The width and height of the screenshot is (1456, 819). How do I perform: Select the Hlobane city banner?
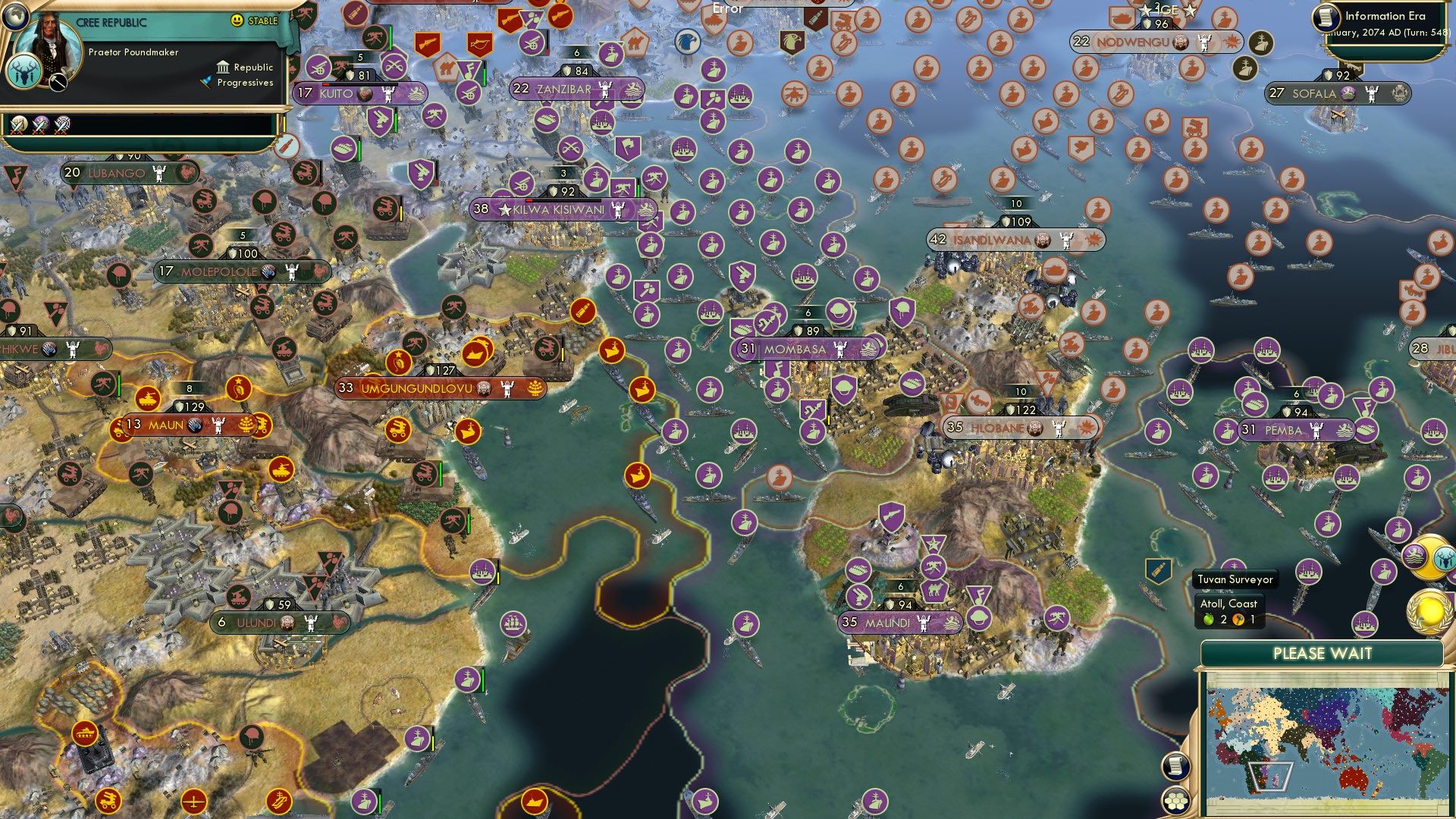[1020, 428]
